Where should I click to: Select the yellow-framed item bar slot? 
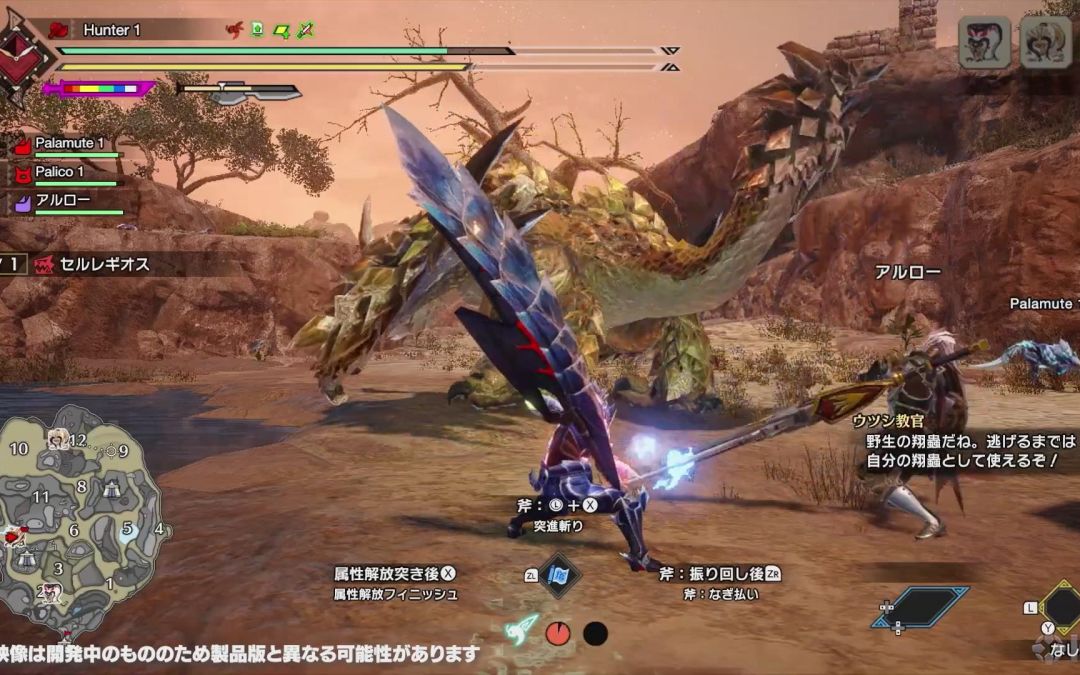click(1060, 606)
